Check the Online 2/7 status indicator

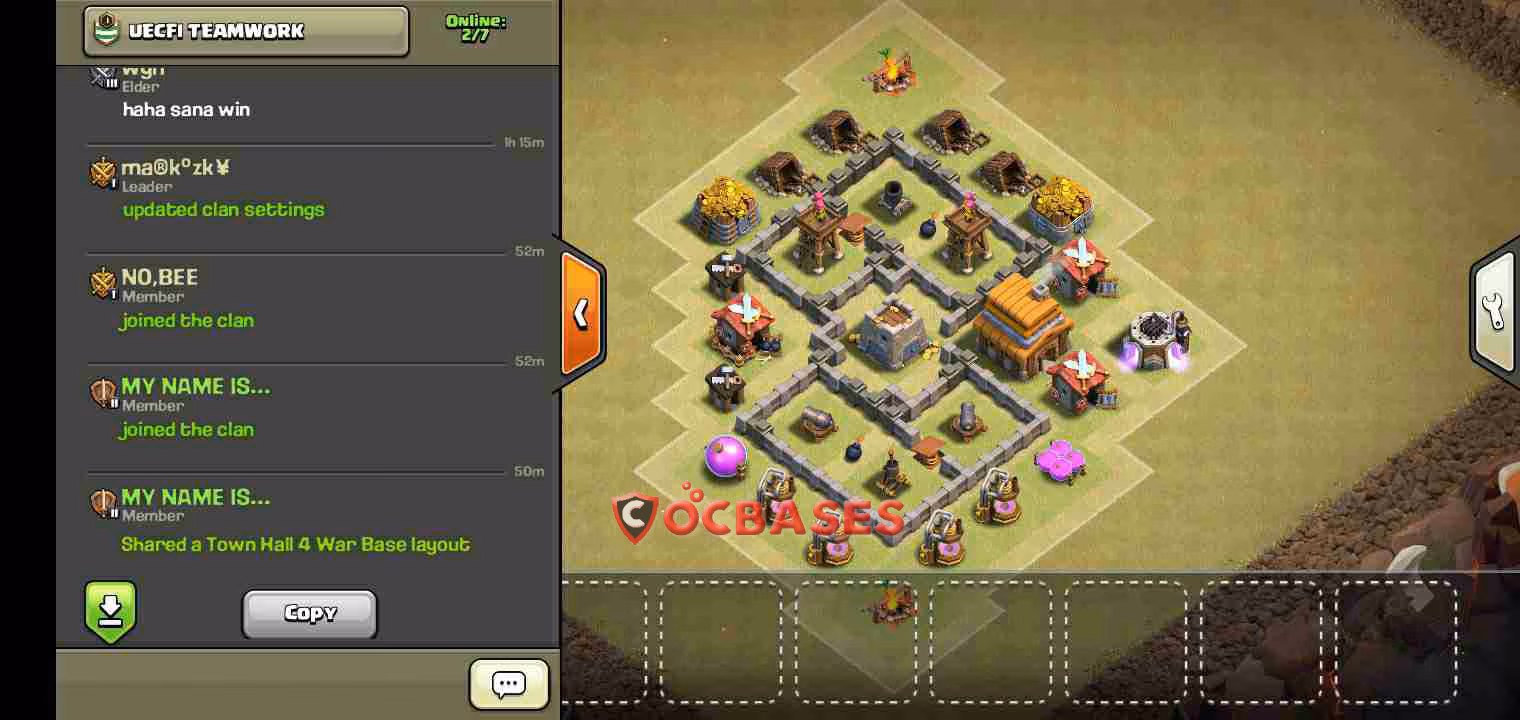pyautogui.click(x=475, y=24)
